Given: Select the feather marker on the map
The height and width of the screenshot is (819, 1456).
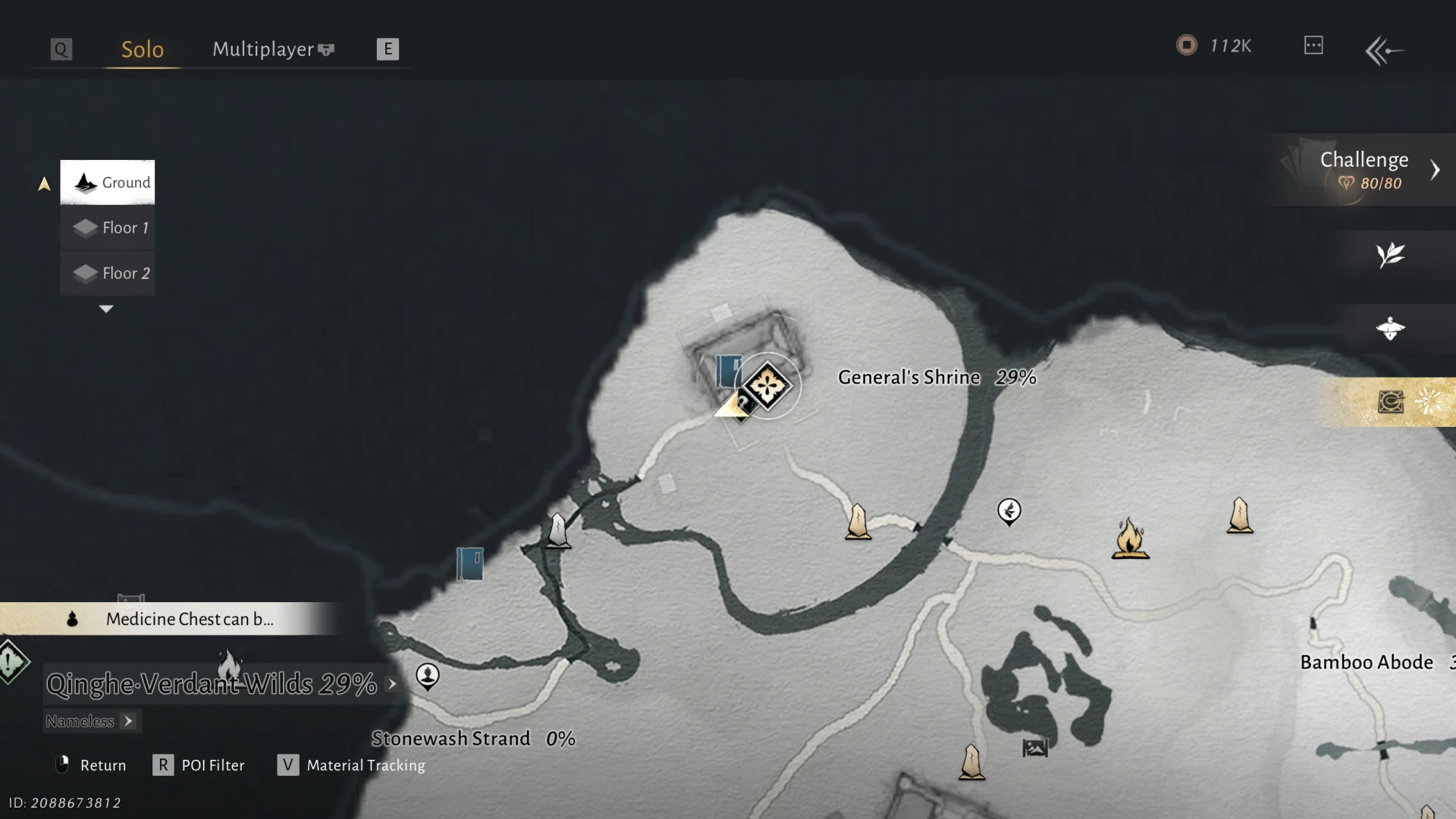Looking at the screenshot, I should click(x=1009, y=511).
